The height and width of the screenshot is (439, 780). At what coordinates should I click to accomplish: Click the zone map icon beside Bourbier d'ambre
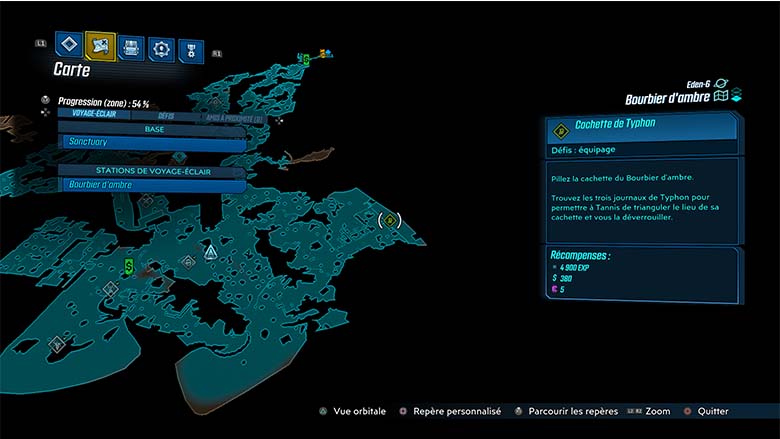click(720, 97)
